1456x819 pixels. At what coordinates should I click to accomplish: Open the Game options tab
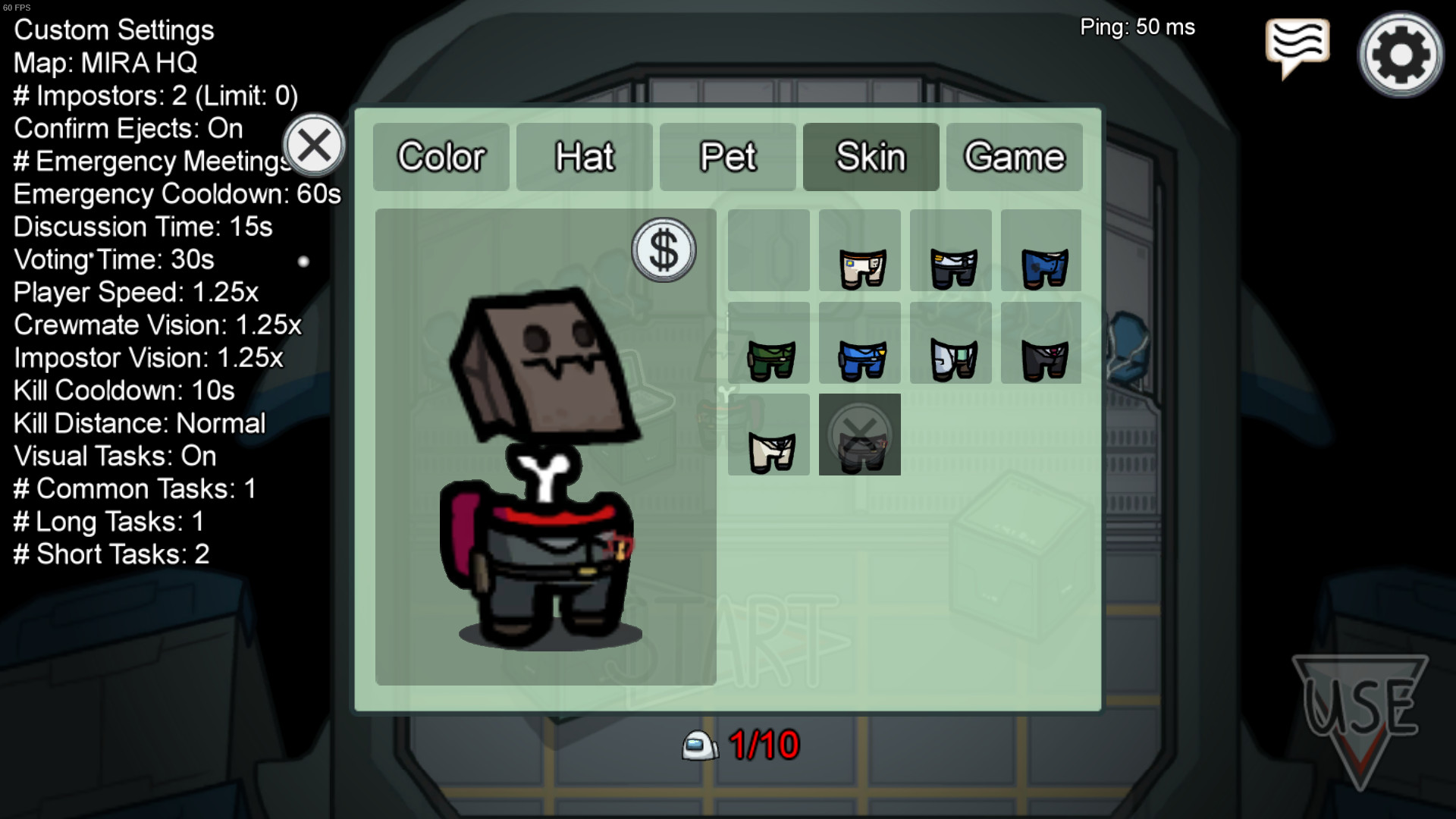(x=1014, y=157)
